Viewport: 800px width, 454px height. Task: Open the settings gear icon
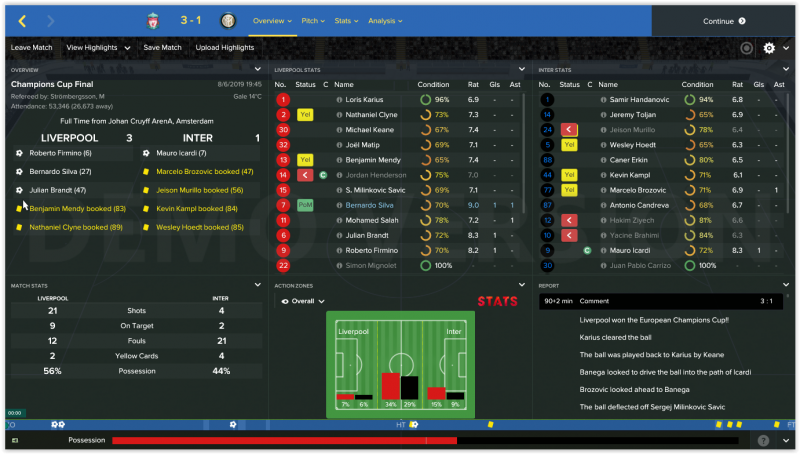769,48
